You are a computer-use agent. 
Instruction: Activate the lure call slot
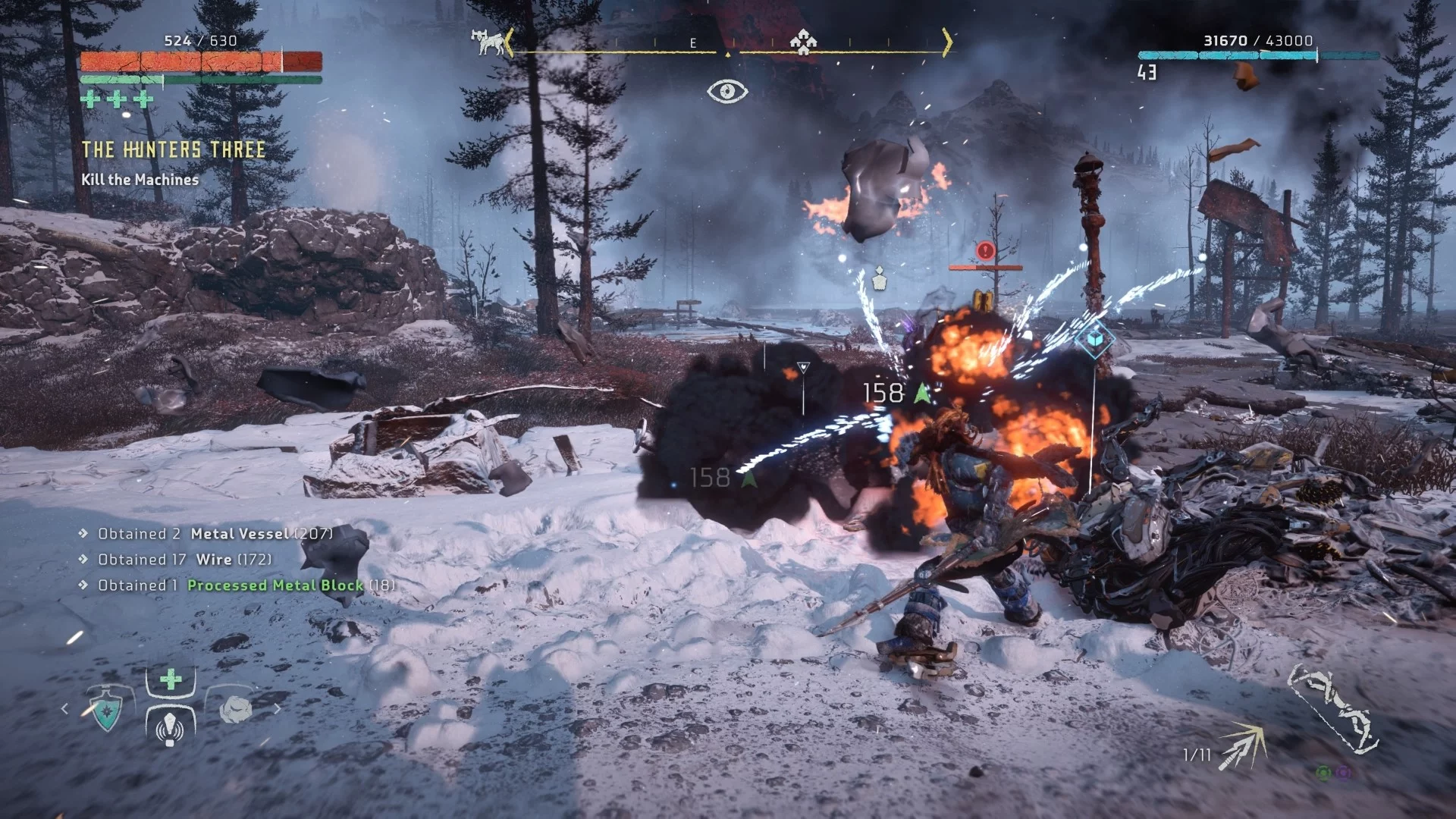coord(170,727)
